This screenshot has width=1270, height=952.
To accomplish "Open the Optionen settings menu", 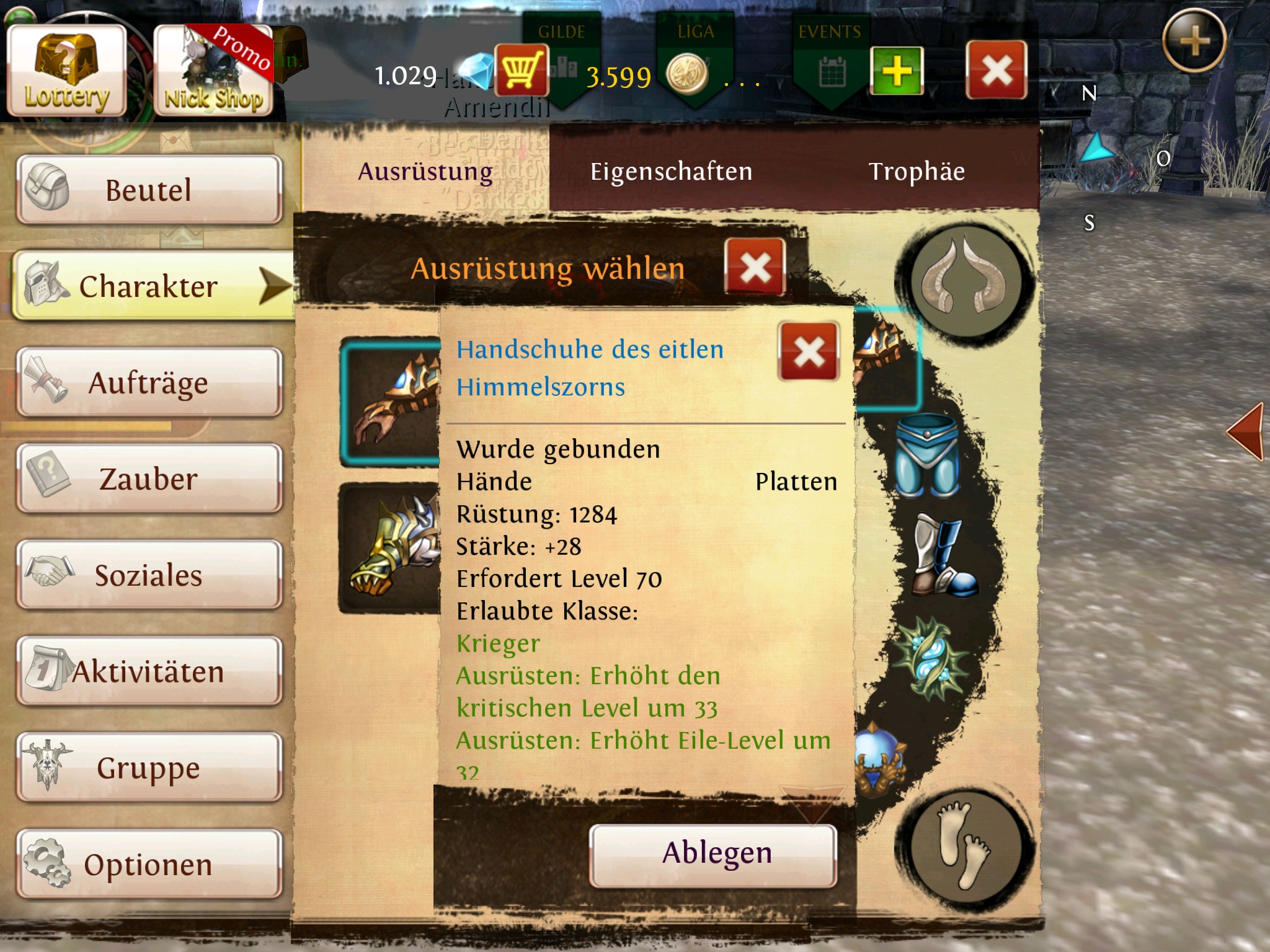I will (149, 864).
